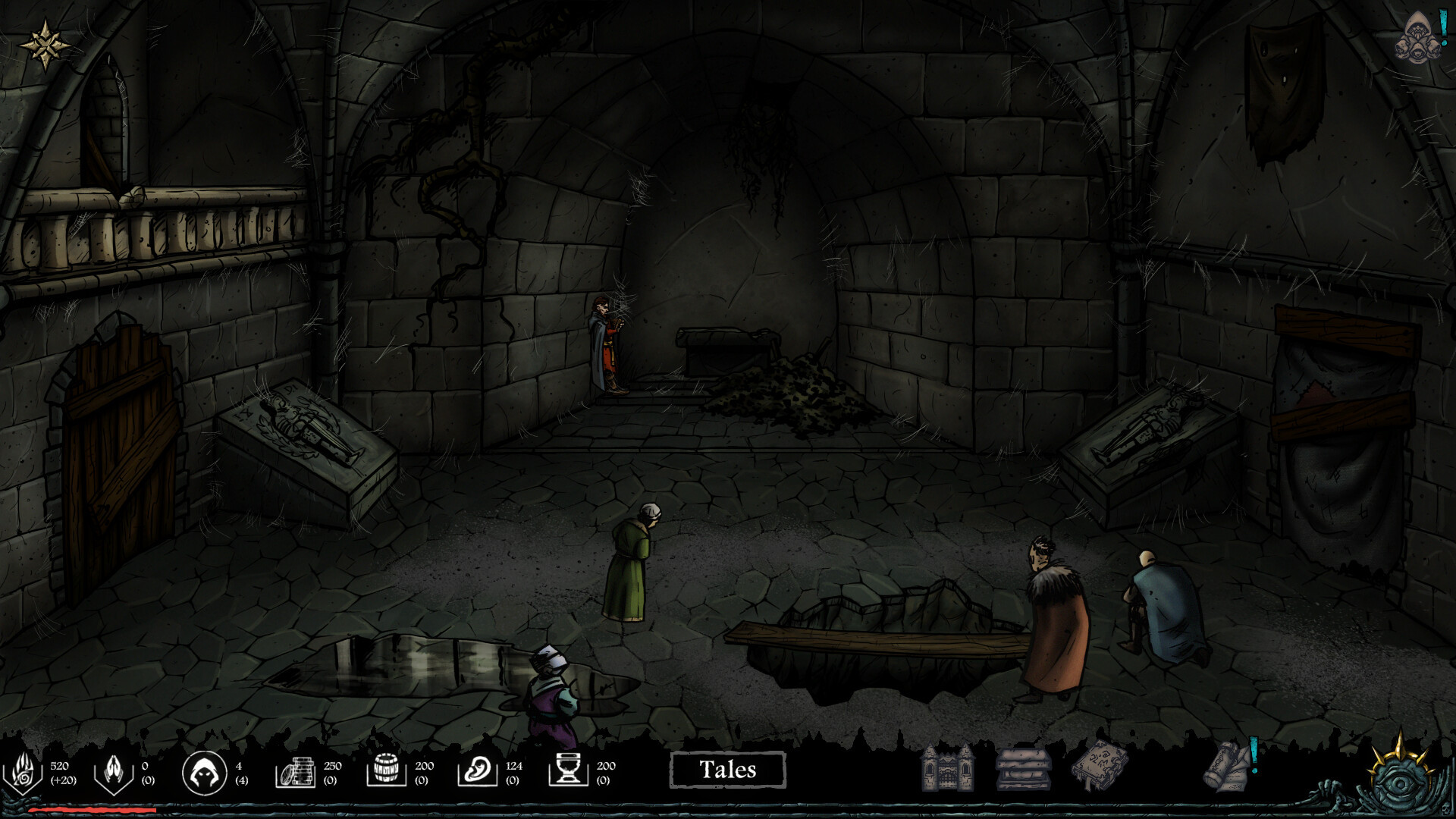
Task: Select the ear rumors resource icon
Action: click(478, 771)
